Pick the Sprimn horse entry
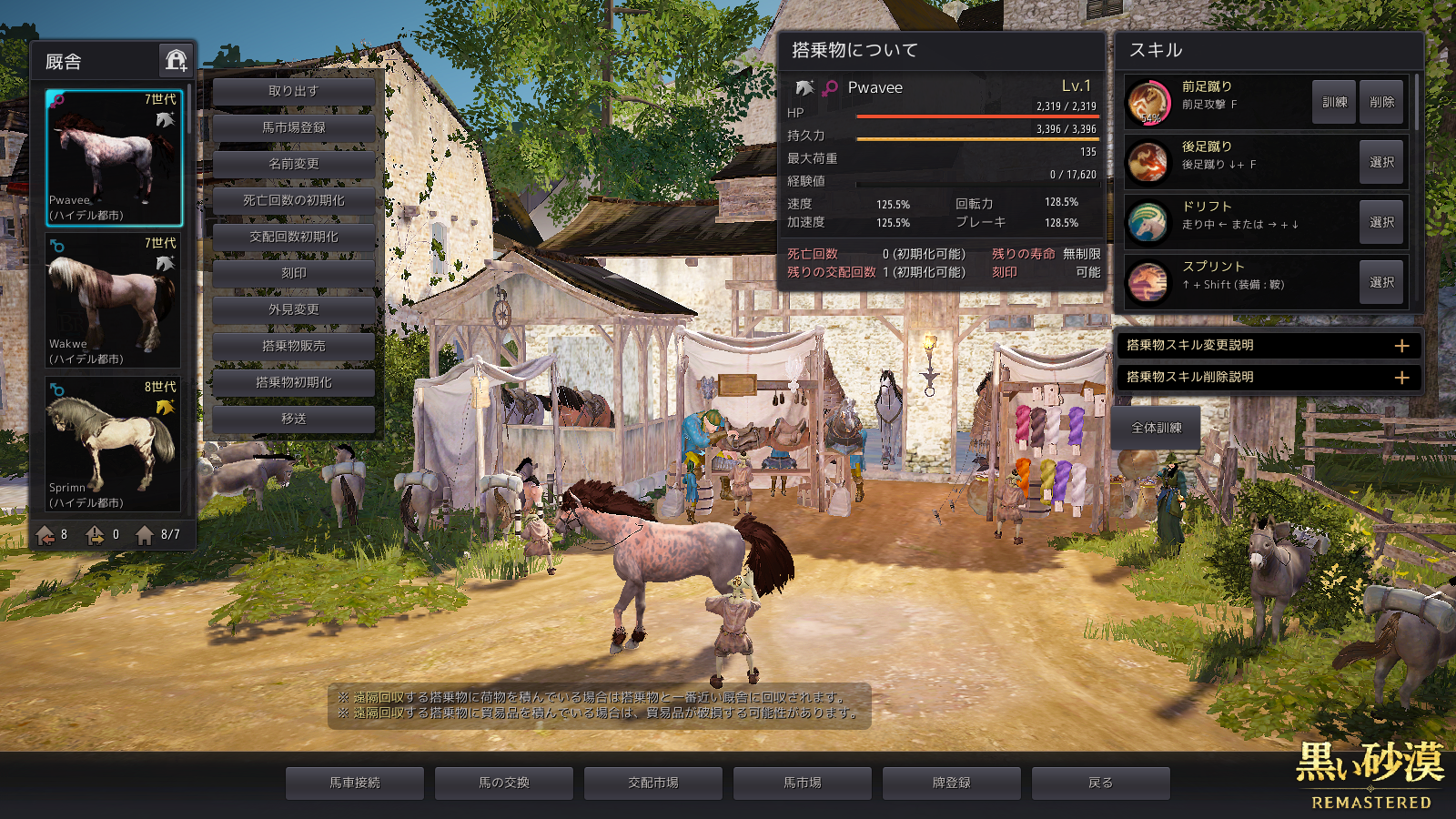The width and height of the screenshot is (1456, 819). [114, 445]
